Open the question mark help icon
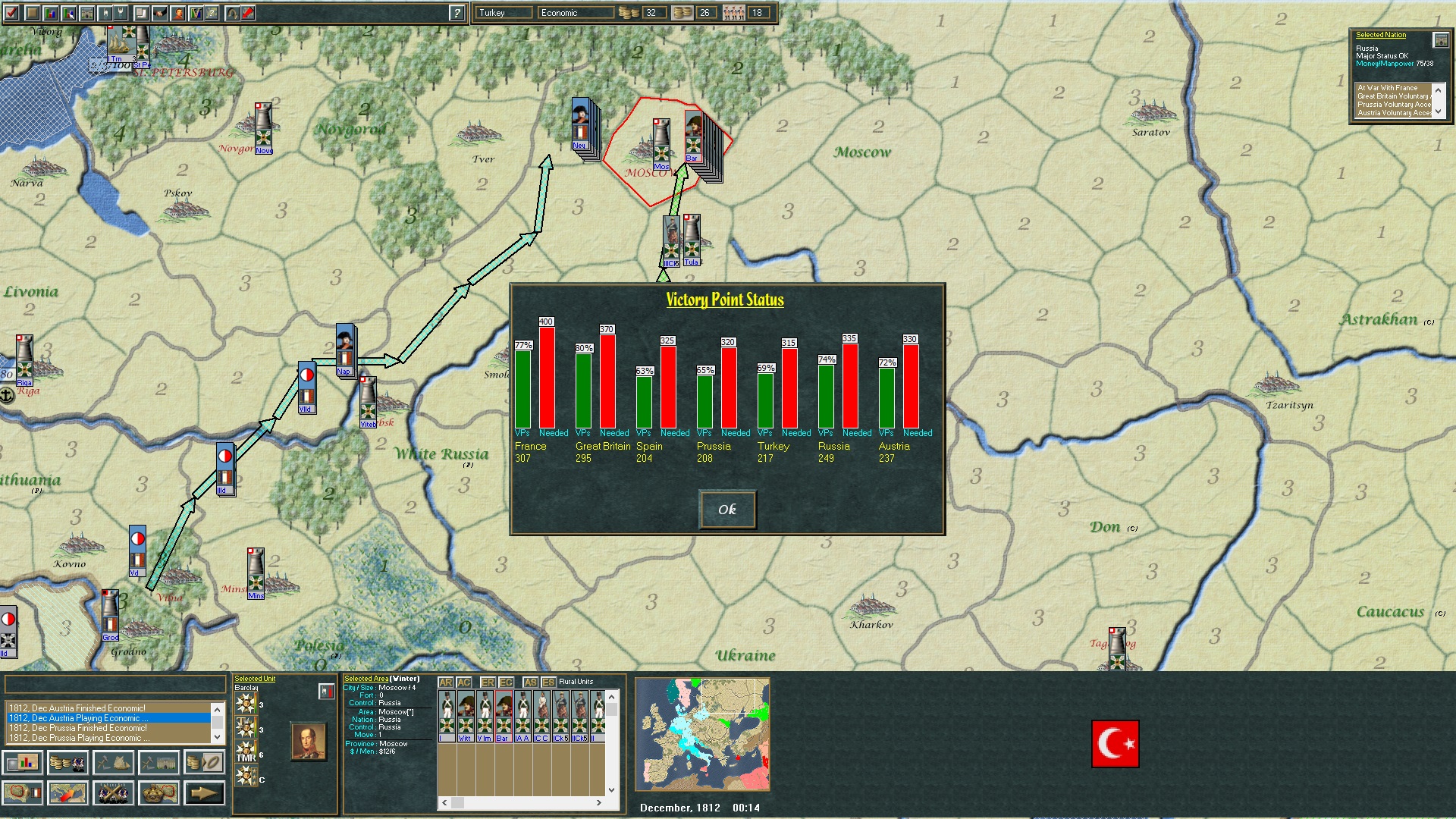 point(455,12)
